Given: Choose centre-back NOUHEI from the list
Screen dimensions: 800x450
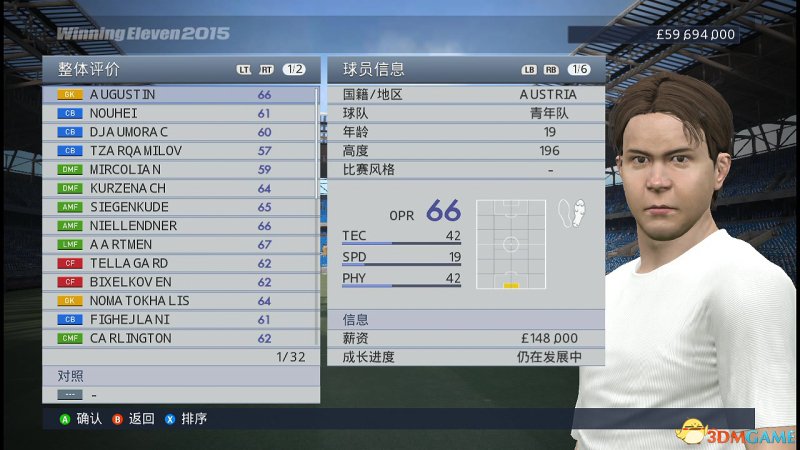Looking at the screenshot, I should [x=180, y=113].
